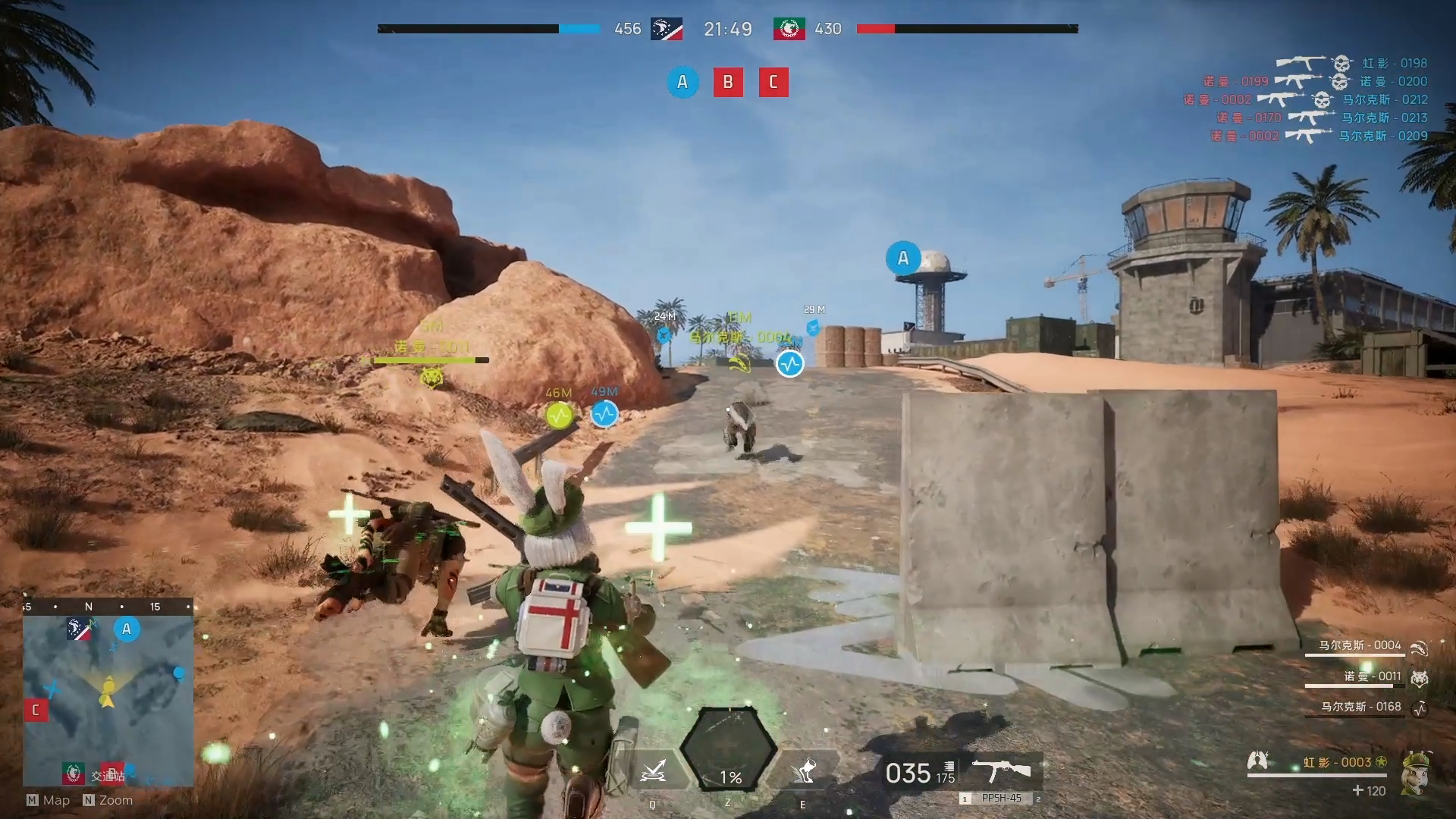Click the ammo reserve icon next to 035

click(x=947, y=766)
